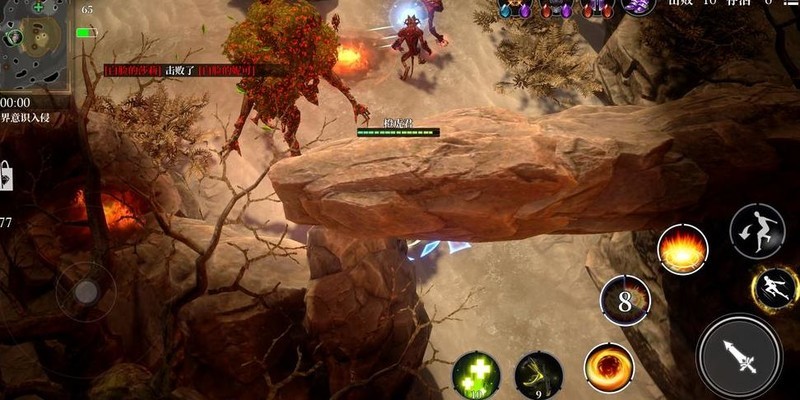
Task: Select the purple hero portrait icon
Action: coord(638,6)
